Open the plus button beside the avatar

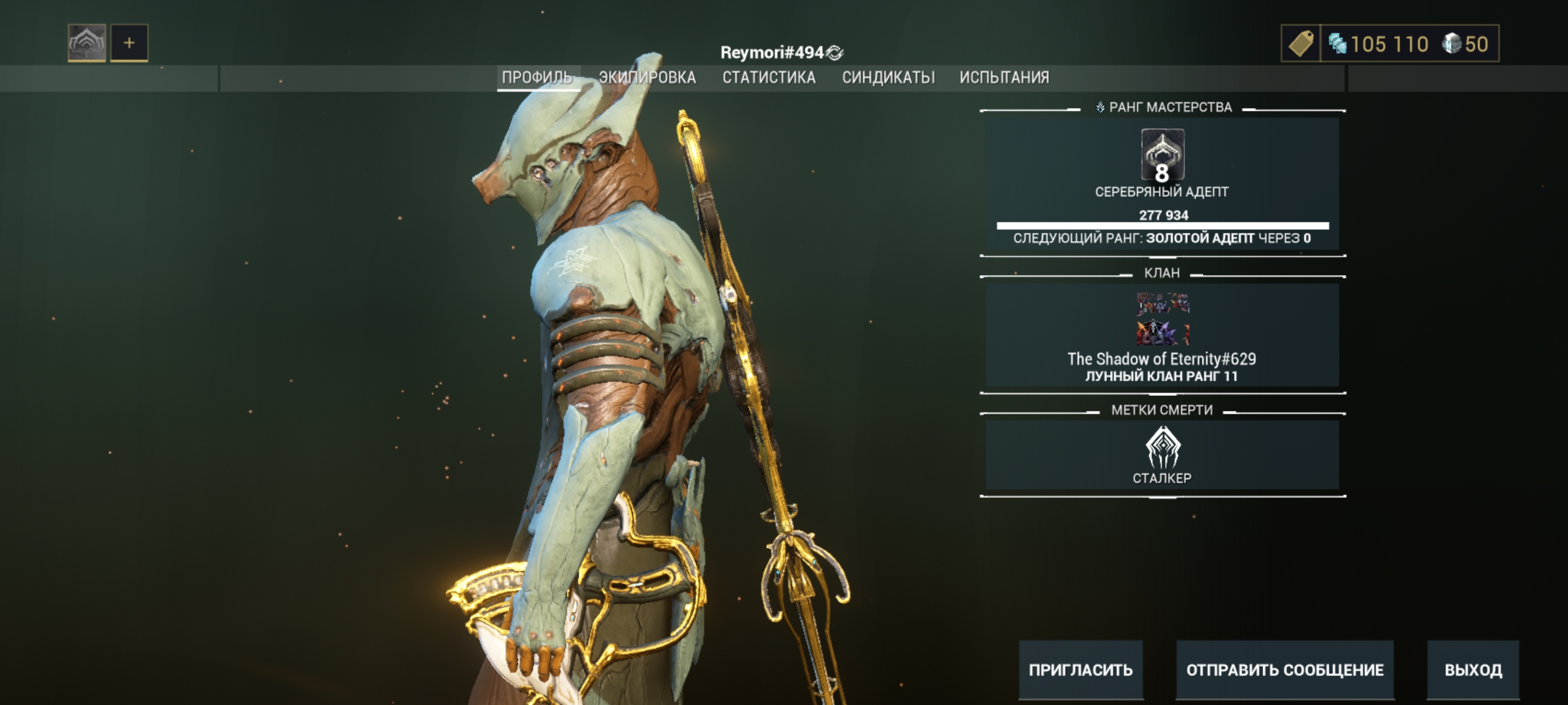point(129,43)
